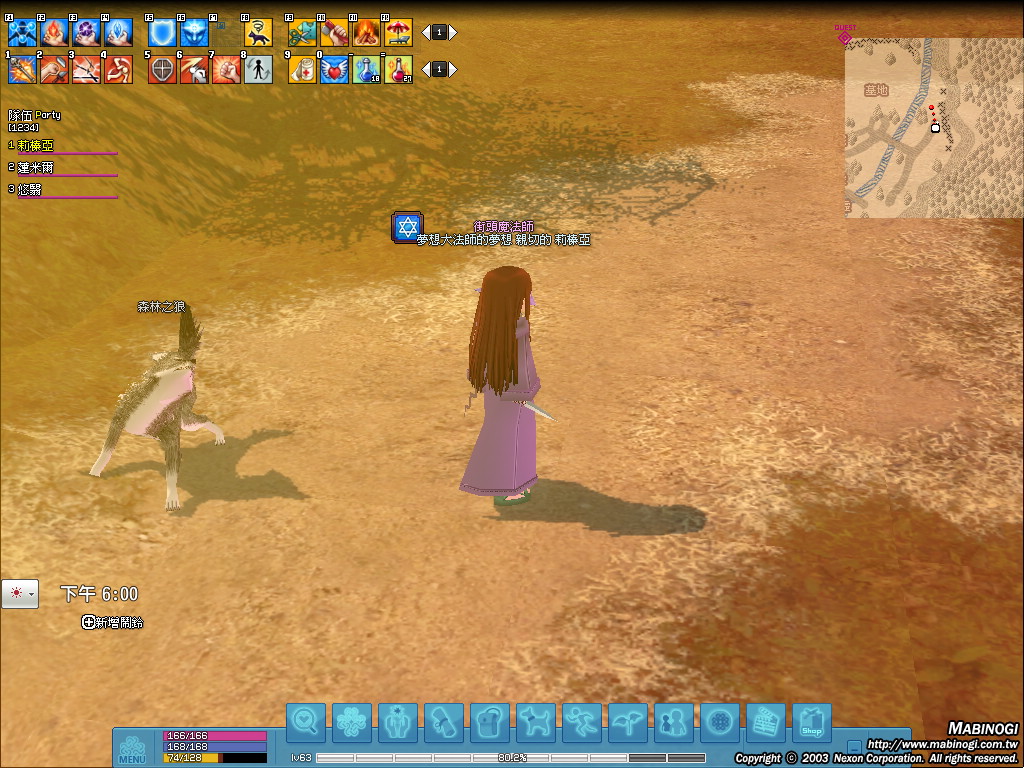
Task: Open the backpack inventory toolbar button
Action: 489,723
